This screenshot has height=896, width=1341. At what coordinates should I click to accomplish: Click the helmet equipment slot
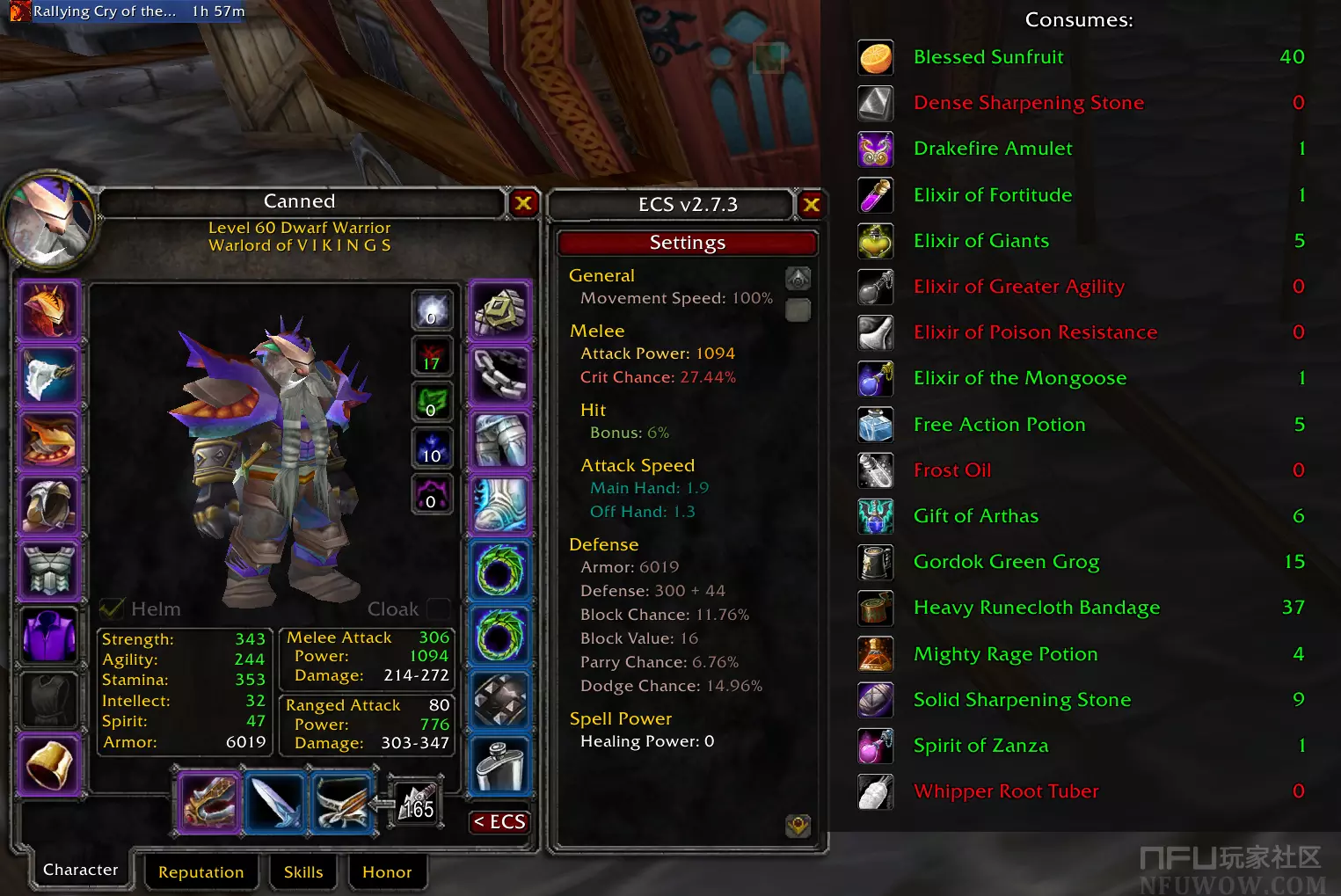click(x=48, y=310)
